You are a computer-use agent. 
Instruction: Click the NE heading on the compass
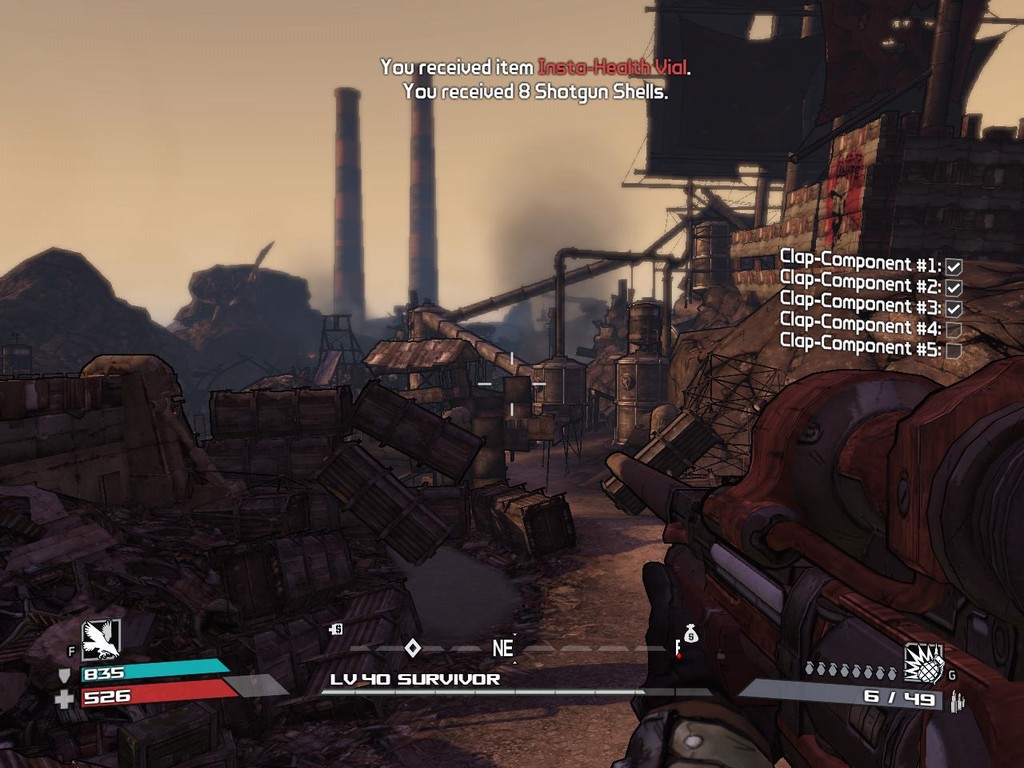tap(502, 648)
